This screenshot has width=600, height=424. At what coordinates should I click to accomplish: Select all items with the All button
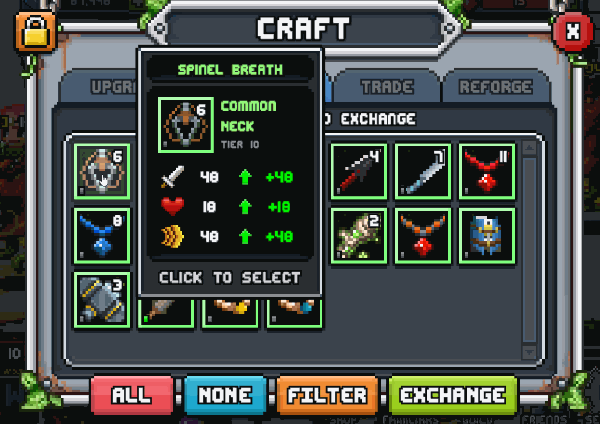click(x=131, y=395)
